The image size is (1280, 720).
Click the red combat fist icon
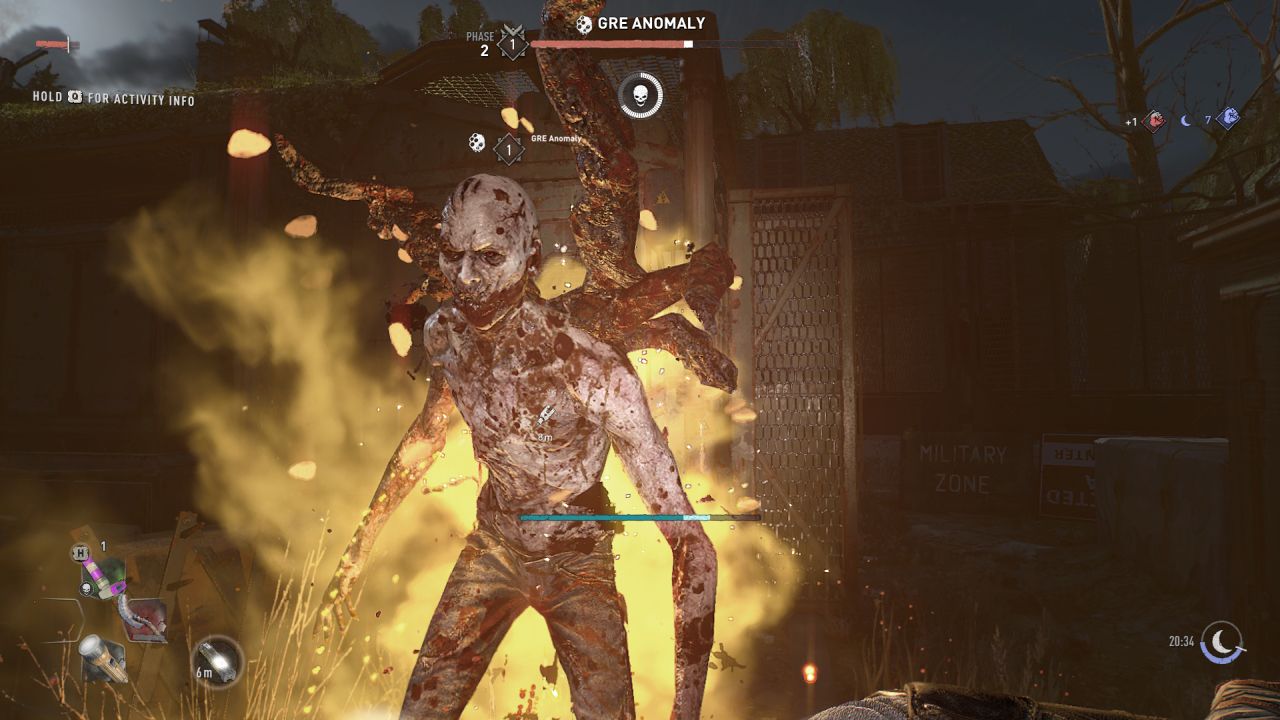(x=1153, y=121)
